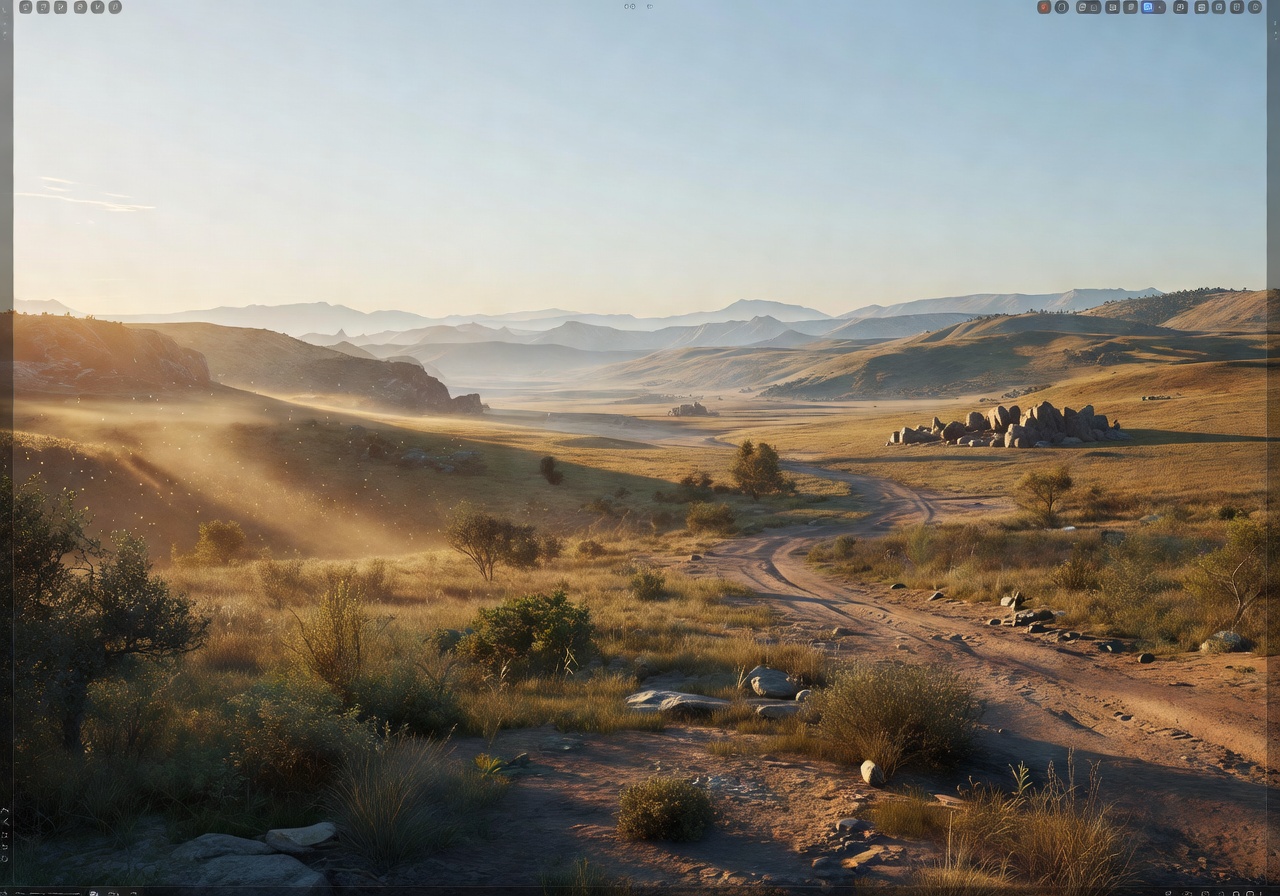Toggle the square status icon in the top-right
Image resolution: width=1280 pixels, height=896 pixels.
point(1218,7)
